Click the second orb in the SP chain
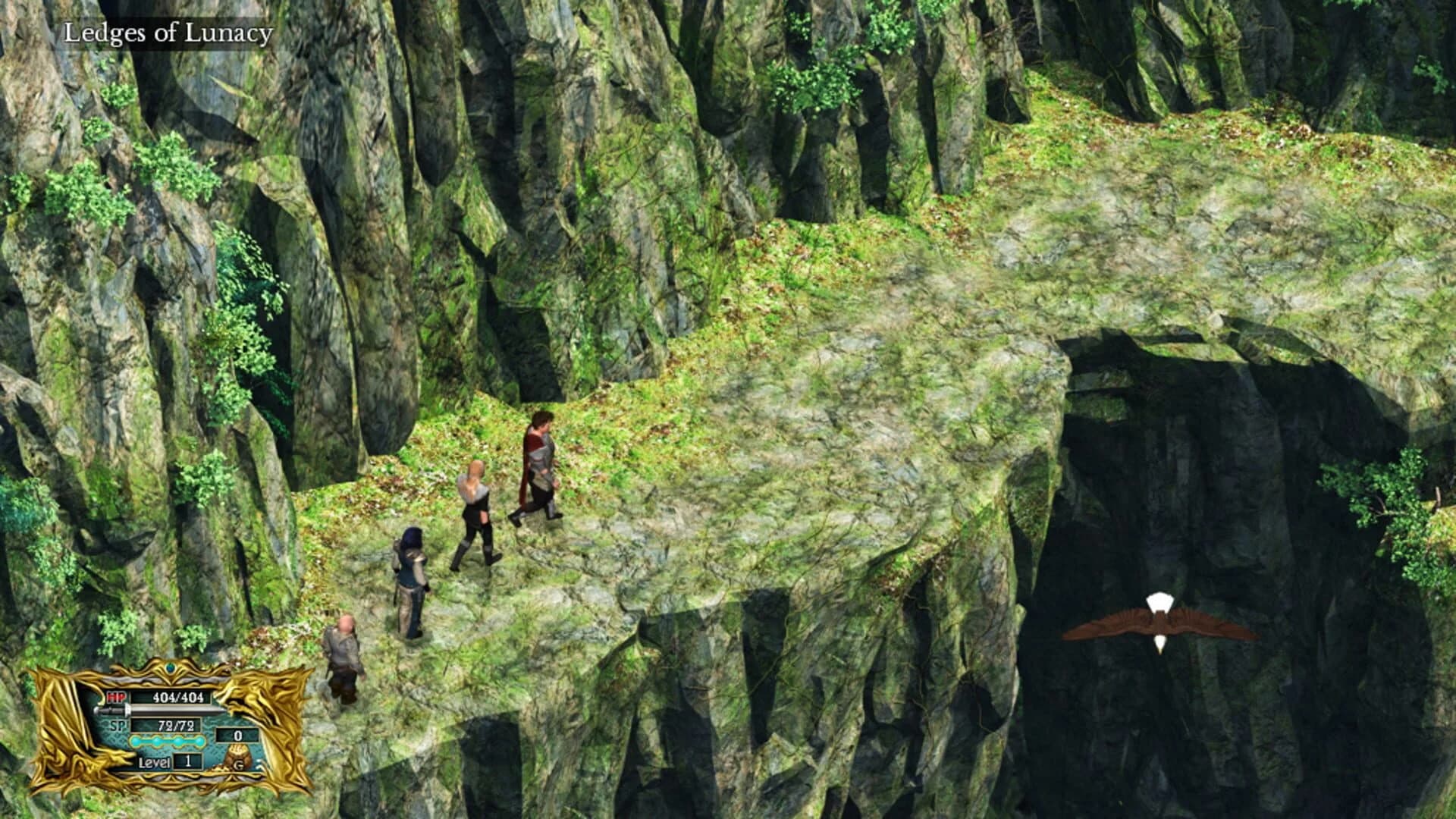 156,741
